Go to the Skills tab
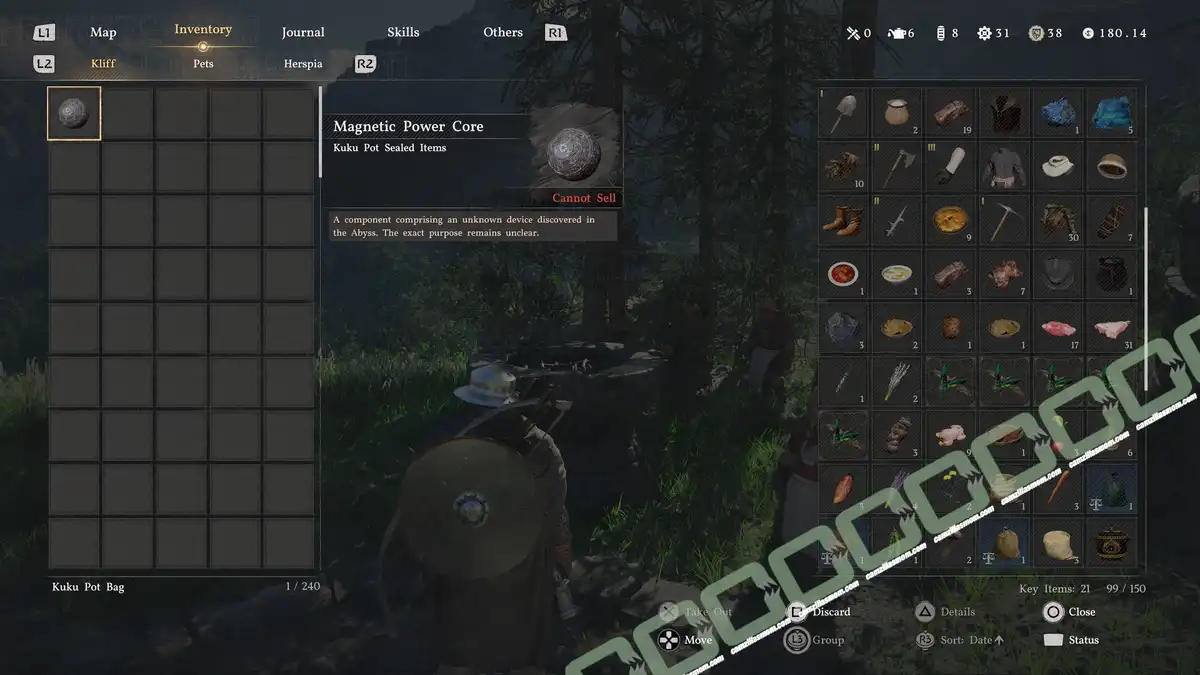 pyautogui.click(x=403, y=32)
